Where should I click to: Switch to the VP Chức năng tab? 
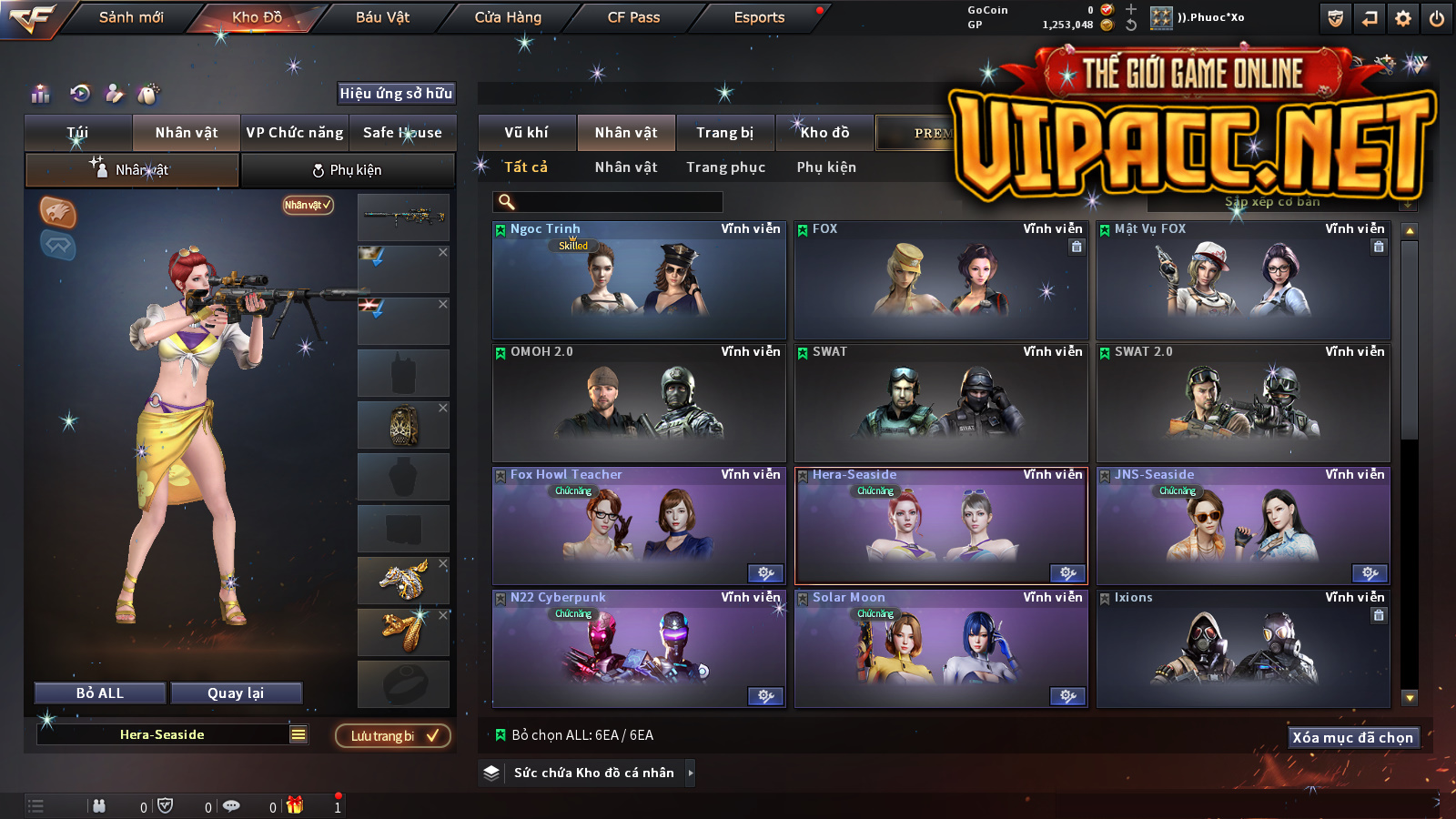(x=295, y=133)
